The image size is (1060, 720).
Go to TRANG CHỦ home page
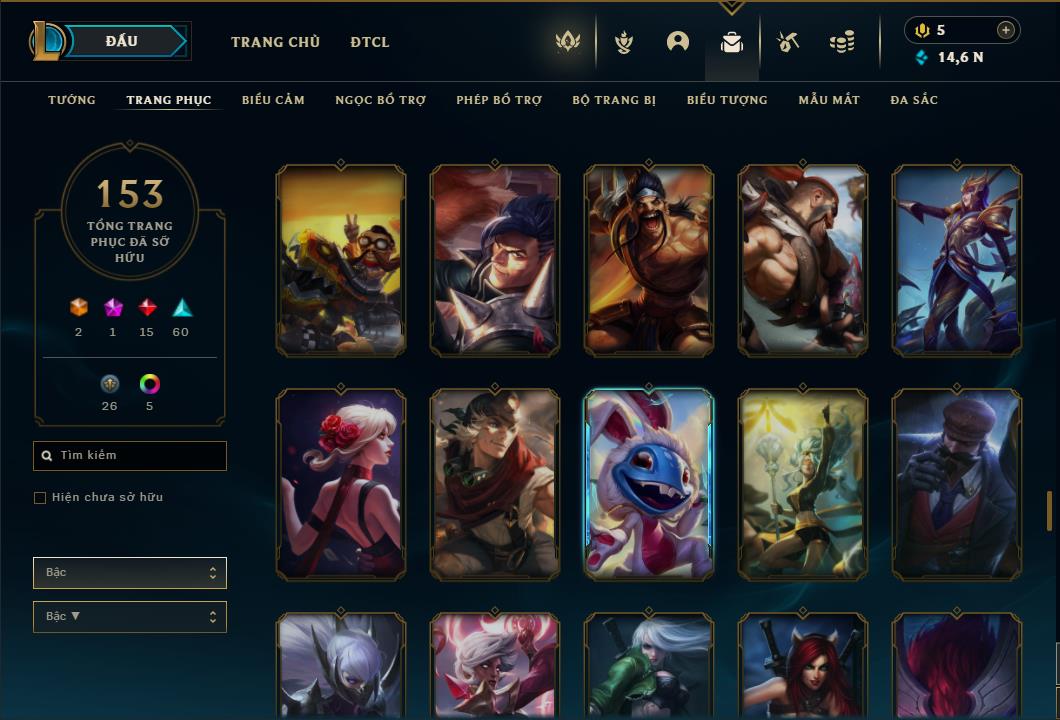(x=275, y=42)
